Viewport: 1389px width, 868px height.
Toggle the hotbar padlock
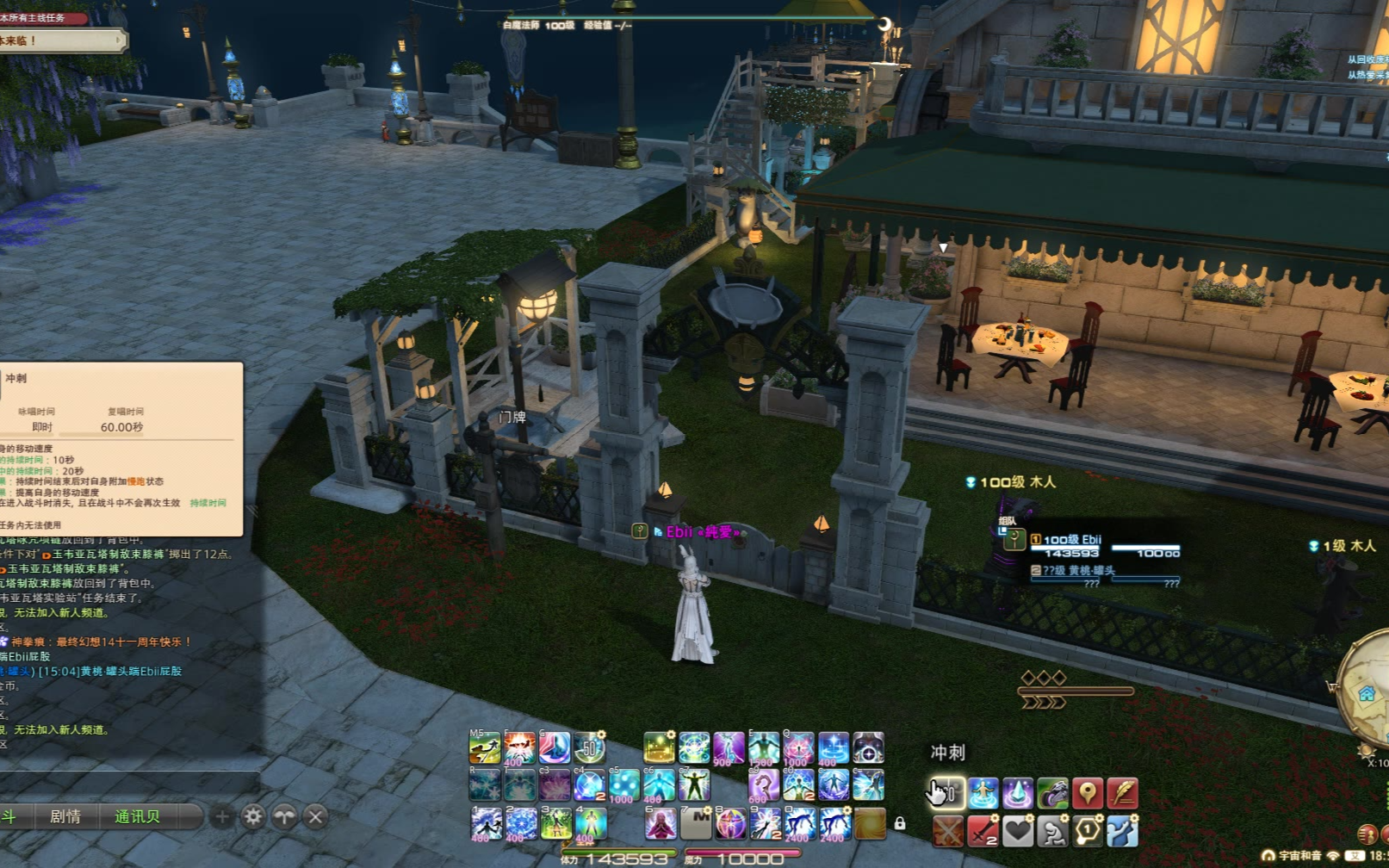900,823
